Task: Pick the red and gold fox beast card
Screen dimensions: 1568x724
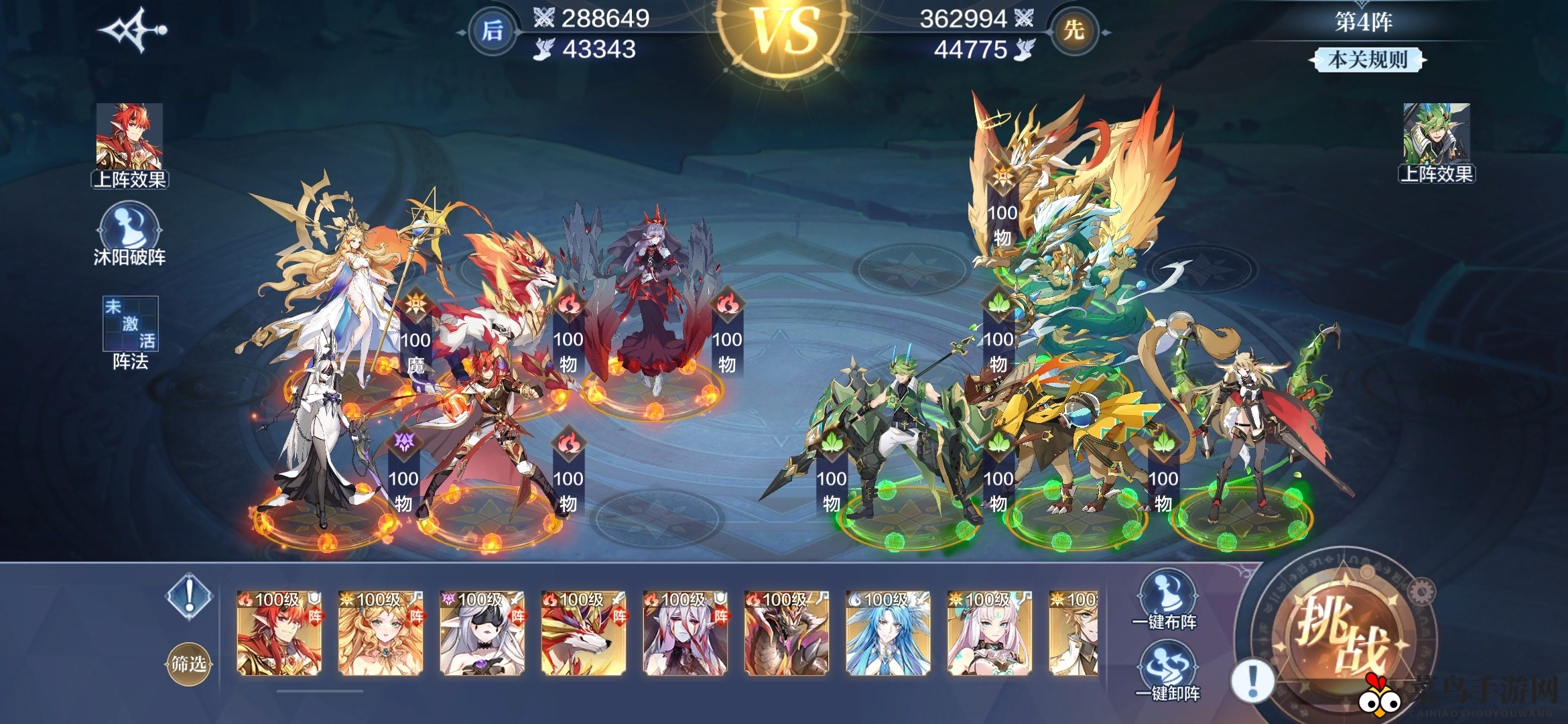Action: pyautogui.click(x=584, y=633)
